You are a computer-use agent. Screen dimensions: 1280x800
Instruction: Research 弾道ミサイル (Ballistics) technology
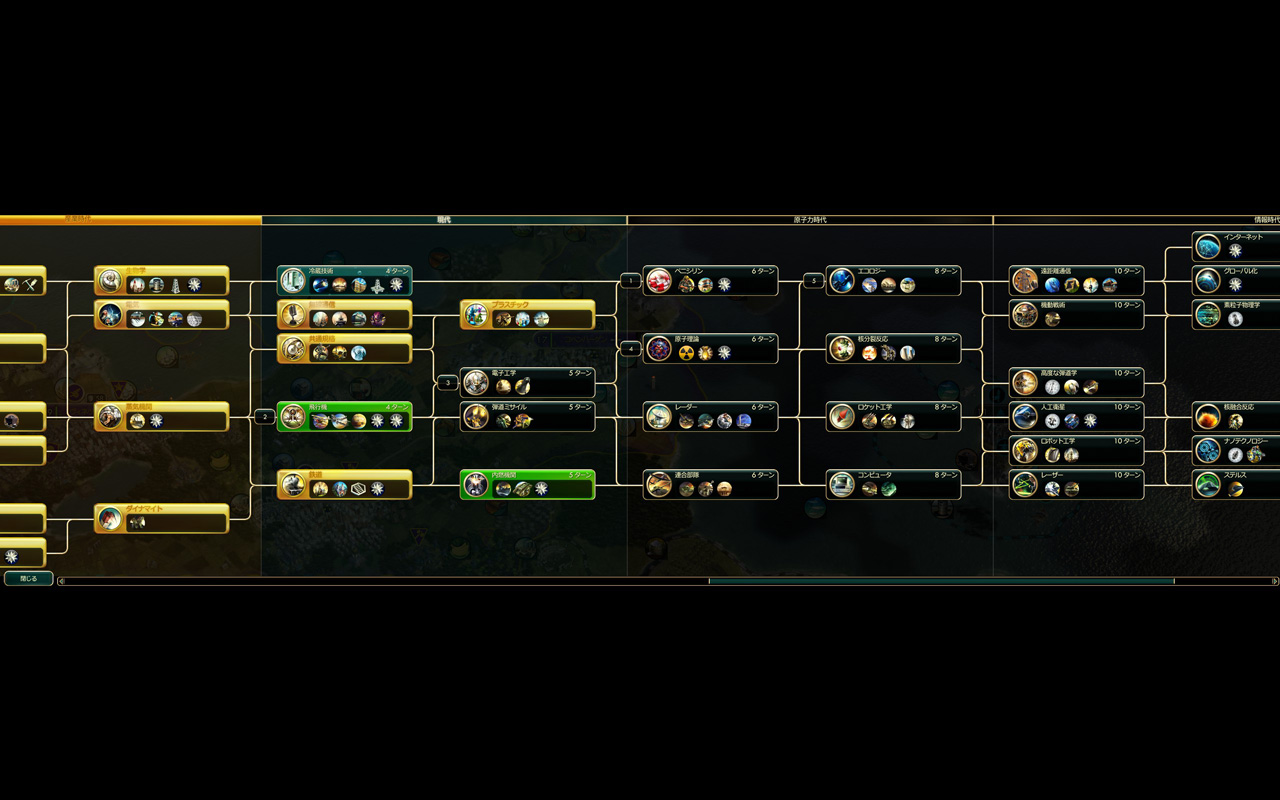pos(527,416)
